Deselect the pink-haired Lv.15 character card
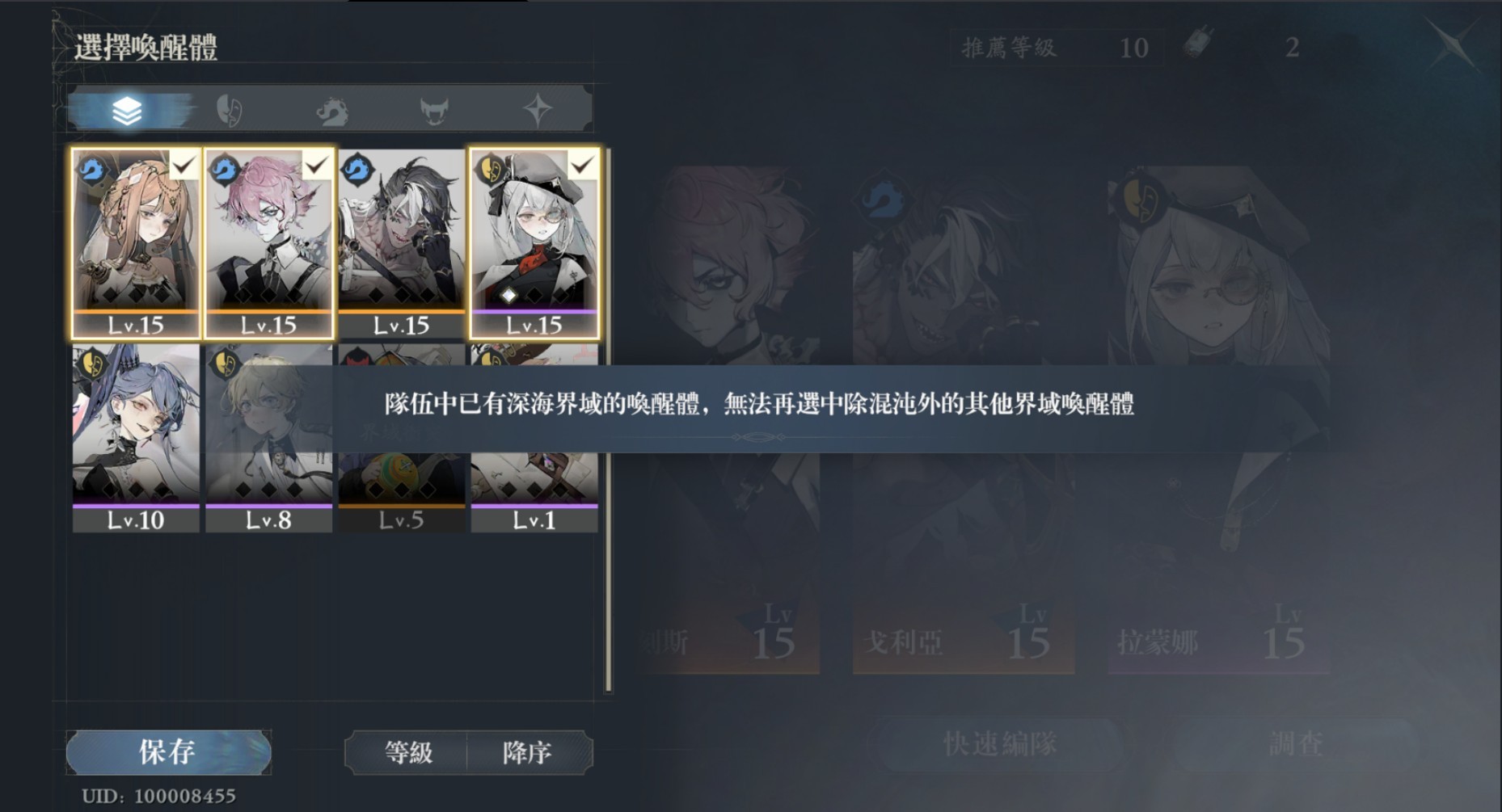The width and height of the screenshot is (1502, 812). [268, 242]
